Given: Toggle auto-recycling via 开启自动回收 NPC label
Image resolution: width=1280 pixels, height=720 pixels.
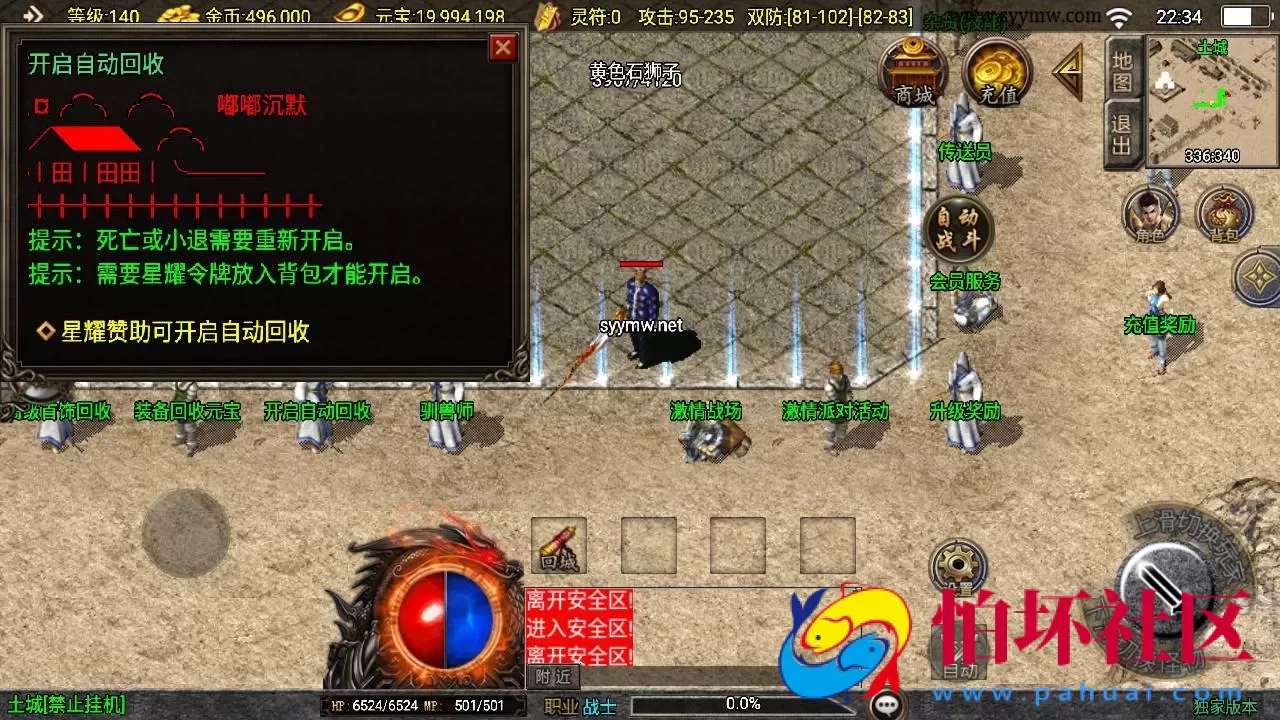Looking at the screenshot, I should pyautogui.click(x=319, y=410).
